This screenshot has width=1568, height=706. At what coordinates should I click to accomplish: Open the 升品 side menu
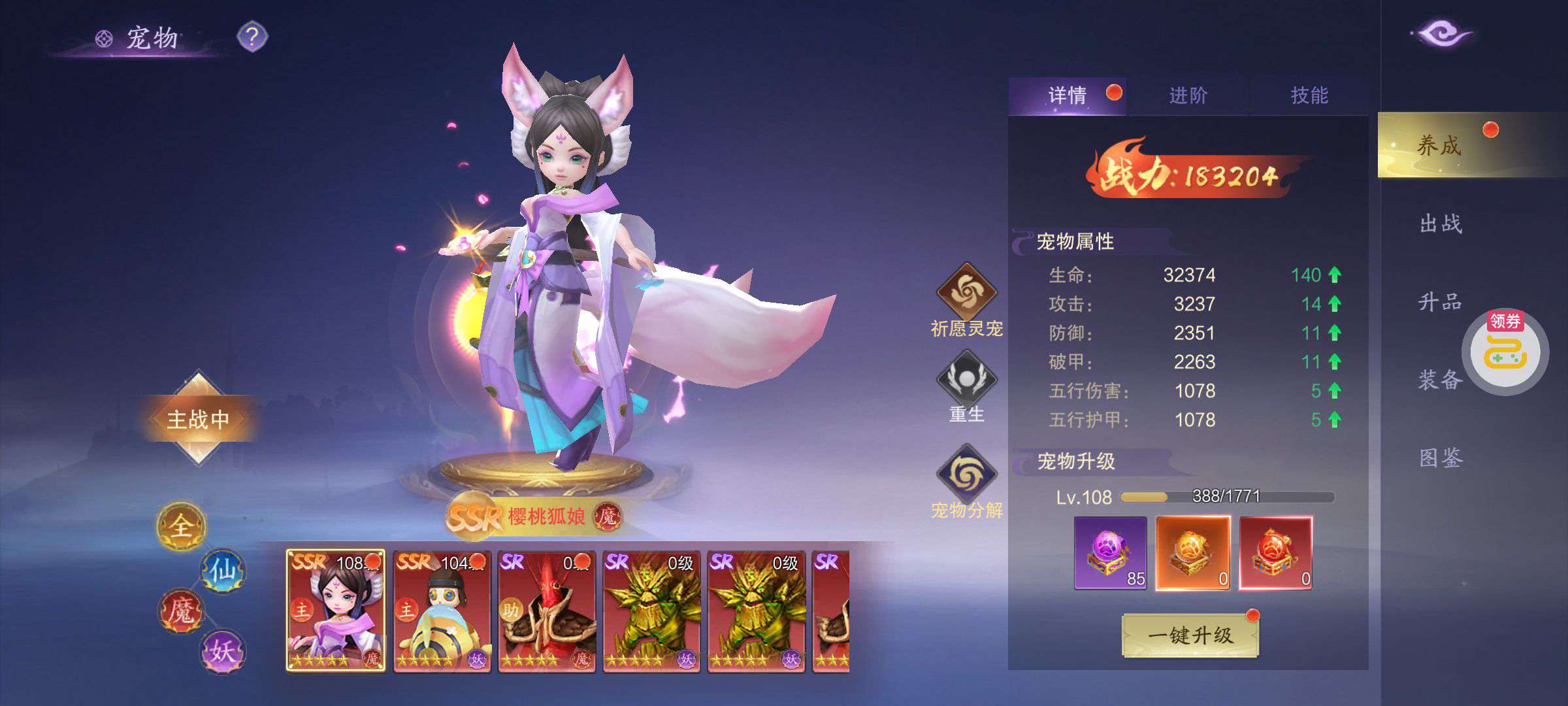pyautogui.click(x=1440, y=302)
